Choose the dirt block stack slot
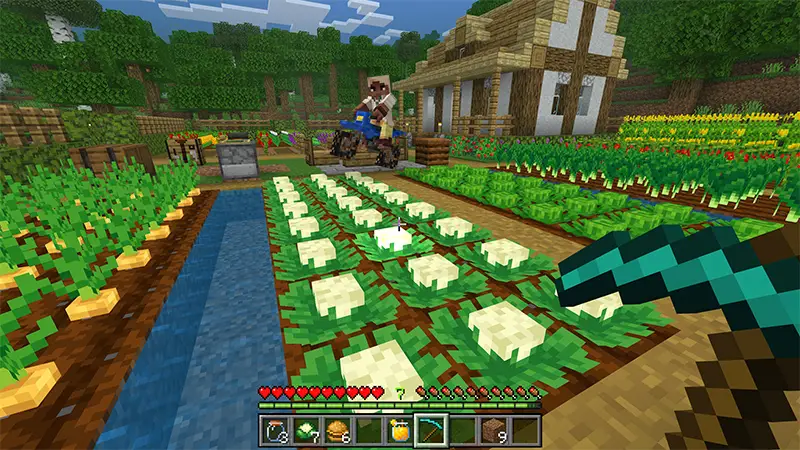Image resolution: width=800 pixels, height=450 pixels. click(x=494, y=431)
